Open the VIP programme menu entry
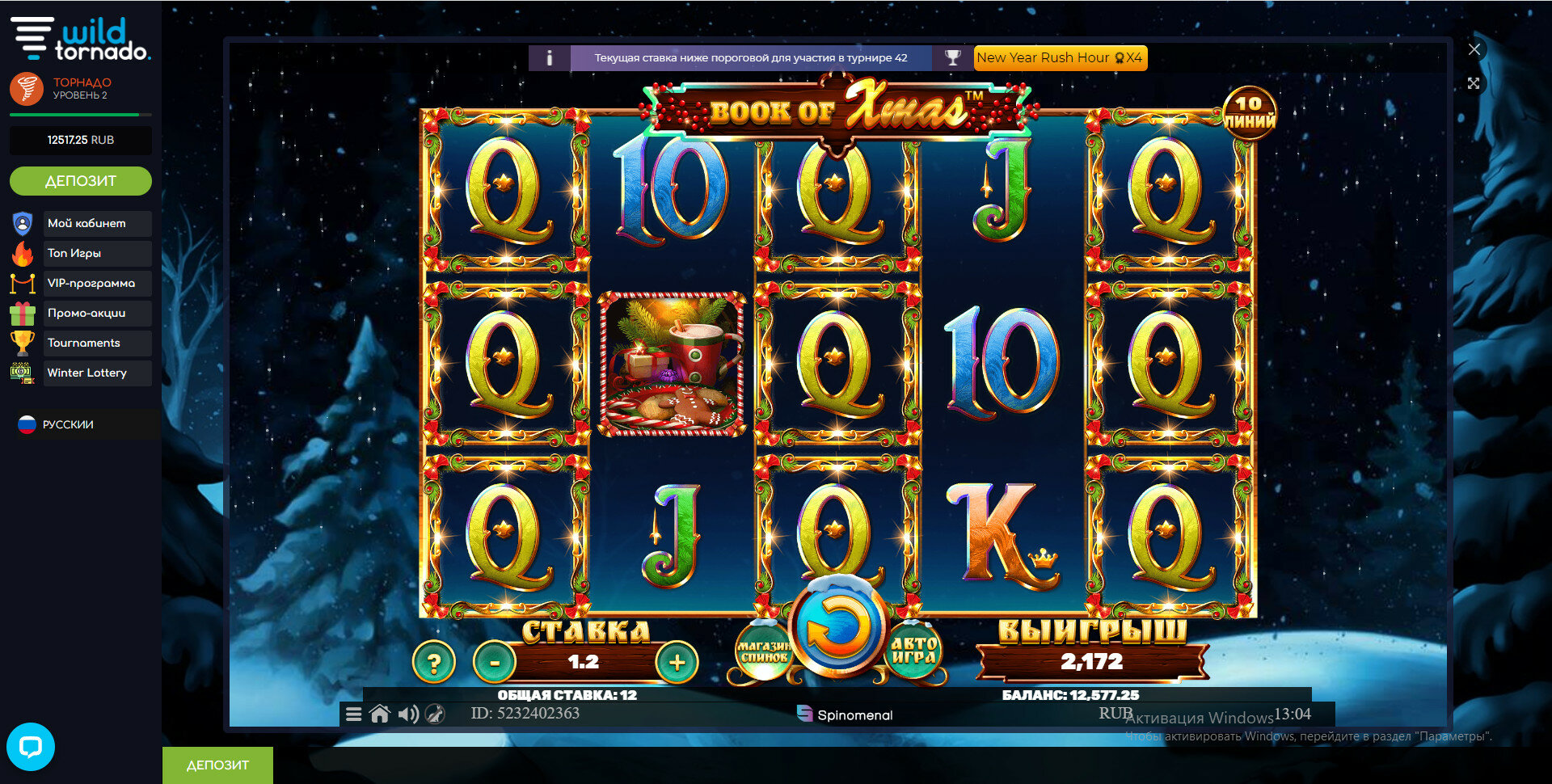The image size is (1552, 784). pyautogui.click(x=91, y=283)
